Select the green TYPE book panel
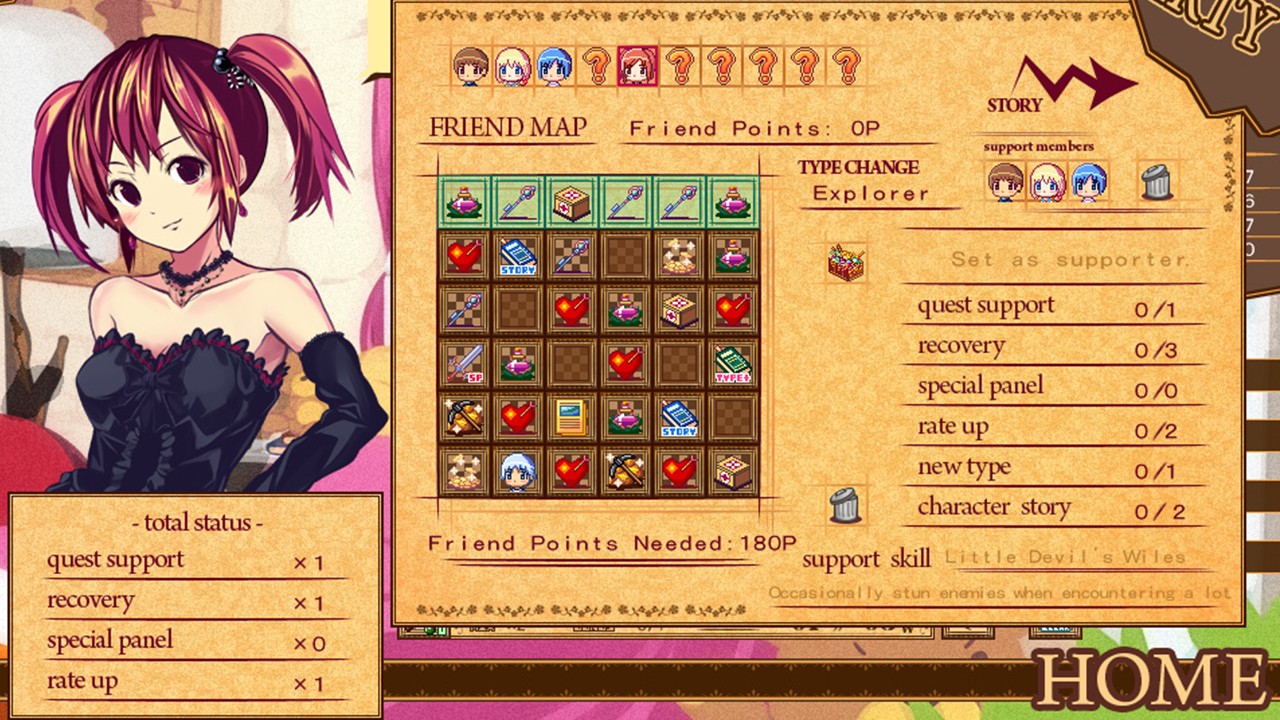This screenshot has width=1280, height=720. [x=733, y=363]
